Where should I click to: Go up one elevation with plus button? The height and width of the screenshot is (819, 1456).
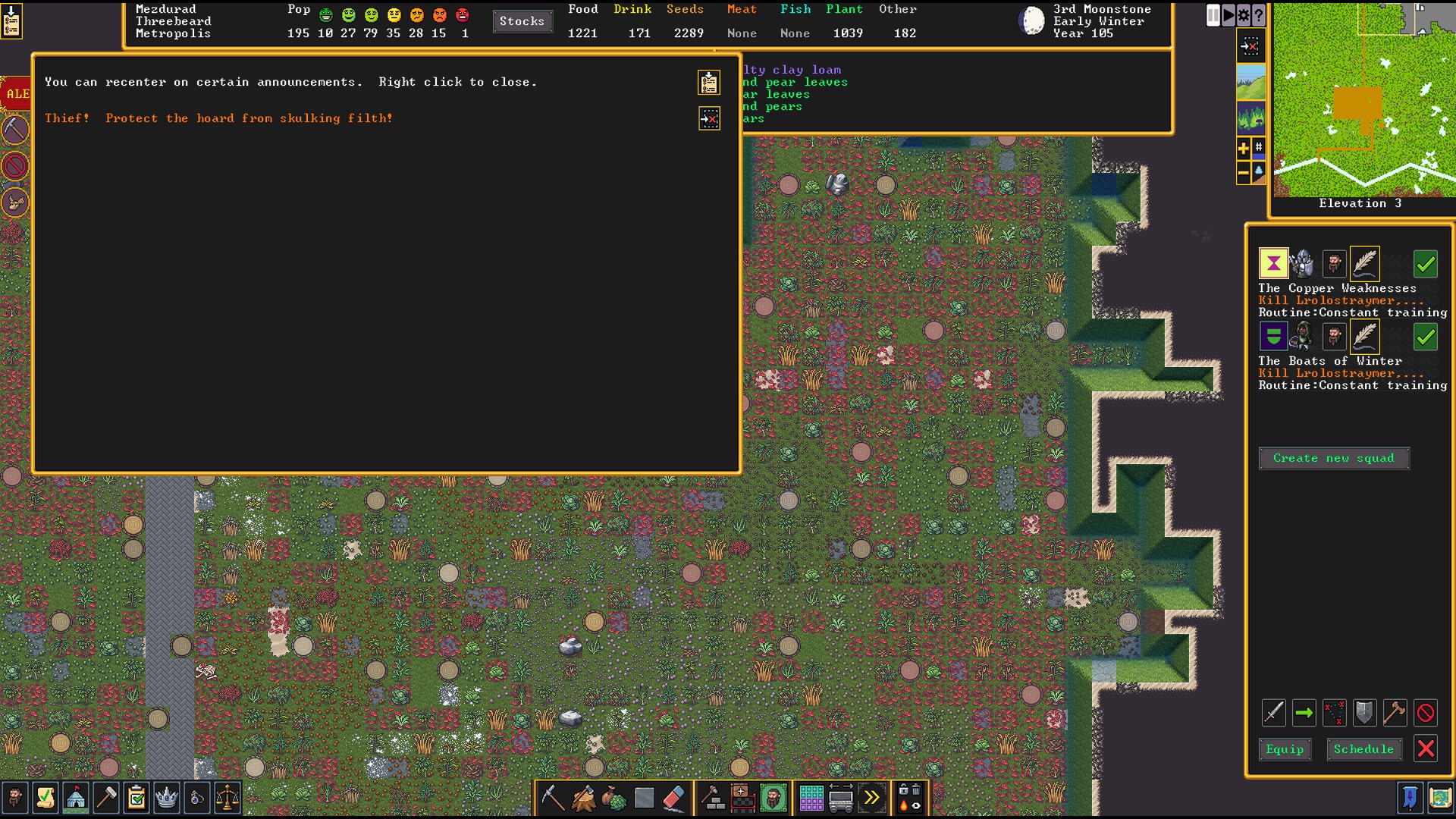[x=1244, y=149]
